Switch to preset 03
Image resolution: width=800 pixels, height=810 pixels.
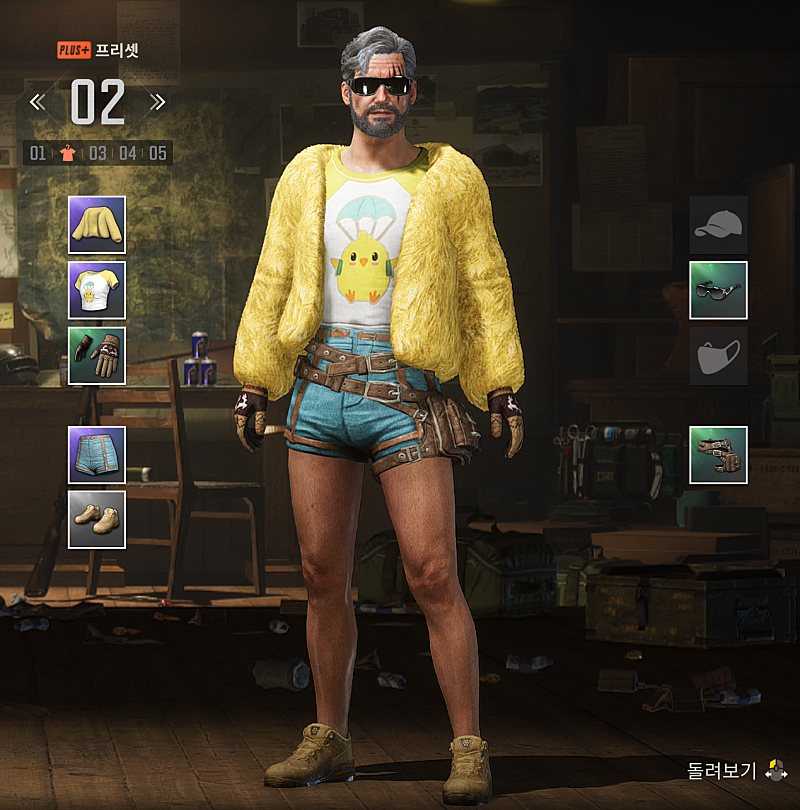(x=97, y=153)
